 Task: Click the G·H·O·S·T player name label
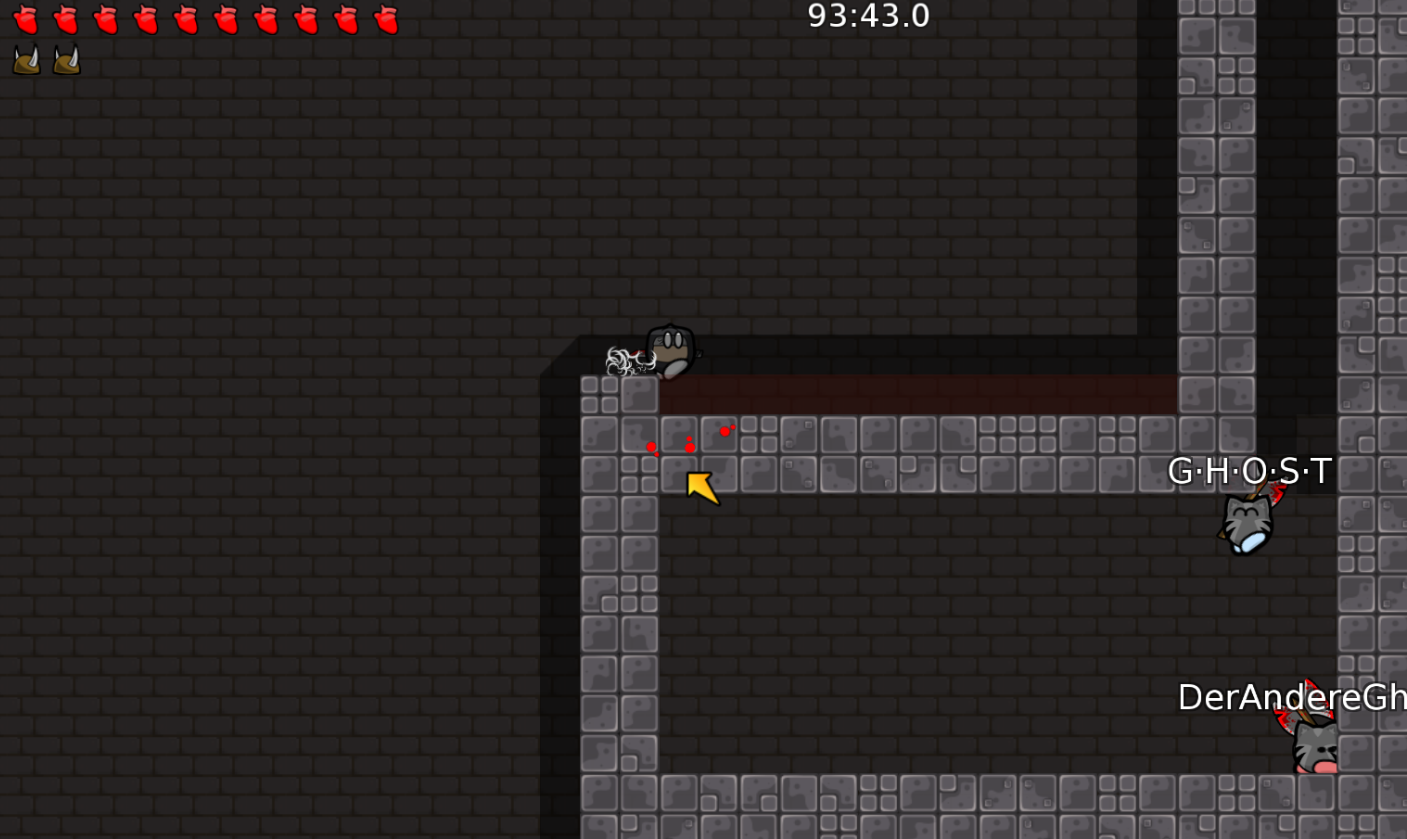pyautogui.click(x=1250, y=468)
